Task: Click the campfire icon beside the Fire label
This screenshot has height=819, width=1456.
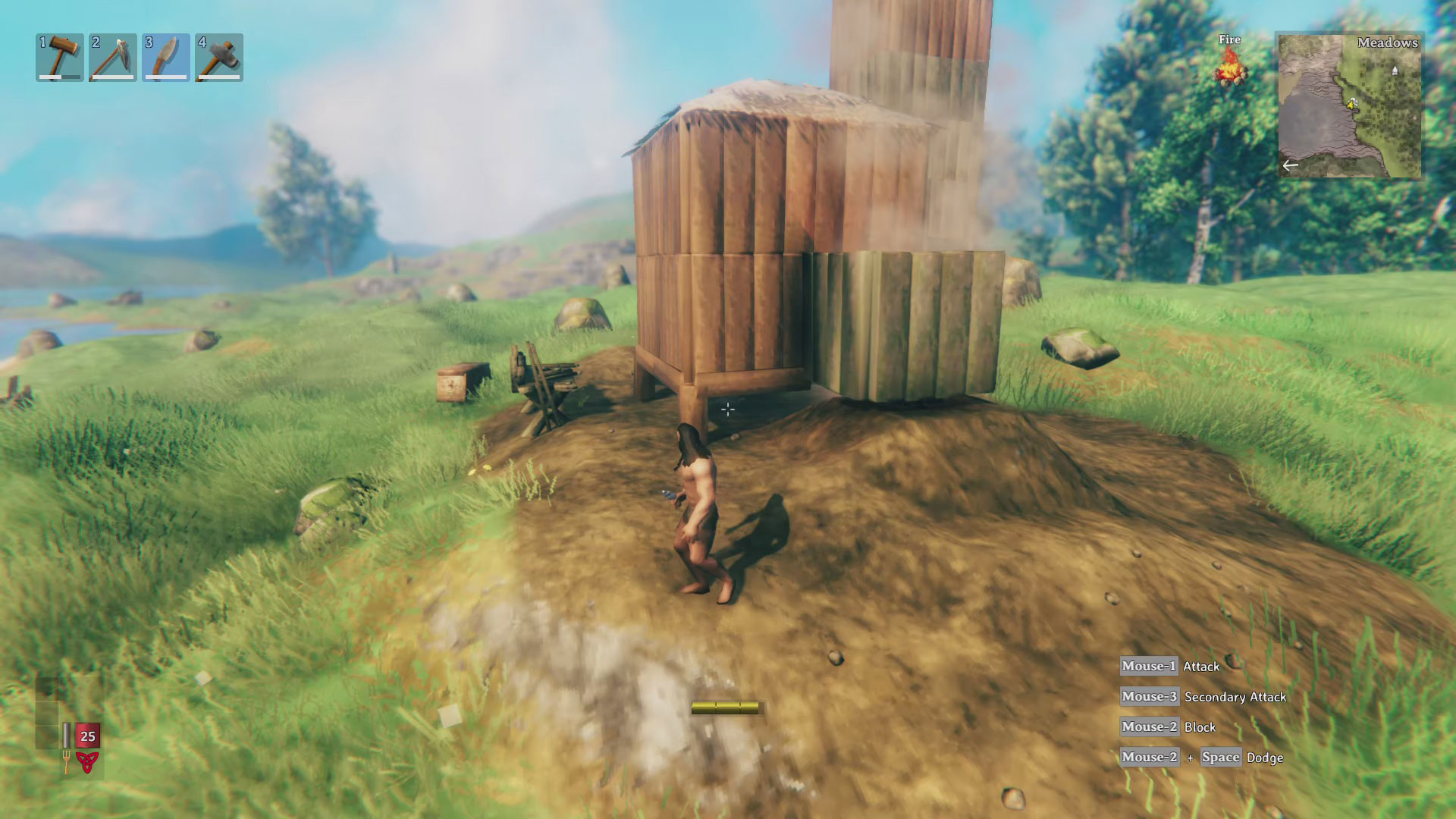Action: [x=1232, y=72]
